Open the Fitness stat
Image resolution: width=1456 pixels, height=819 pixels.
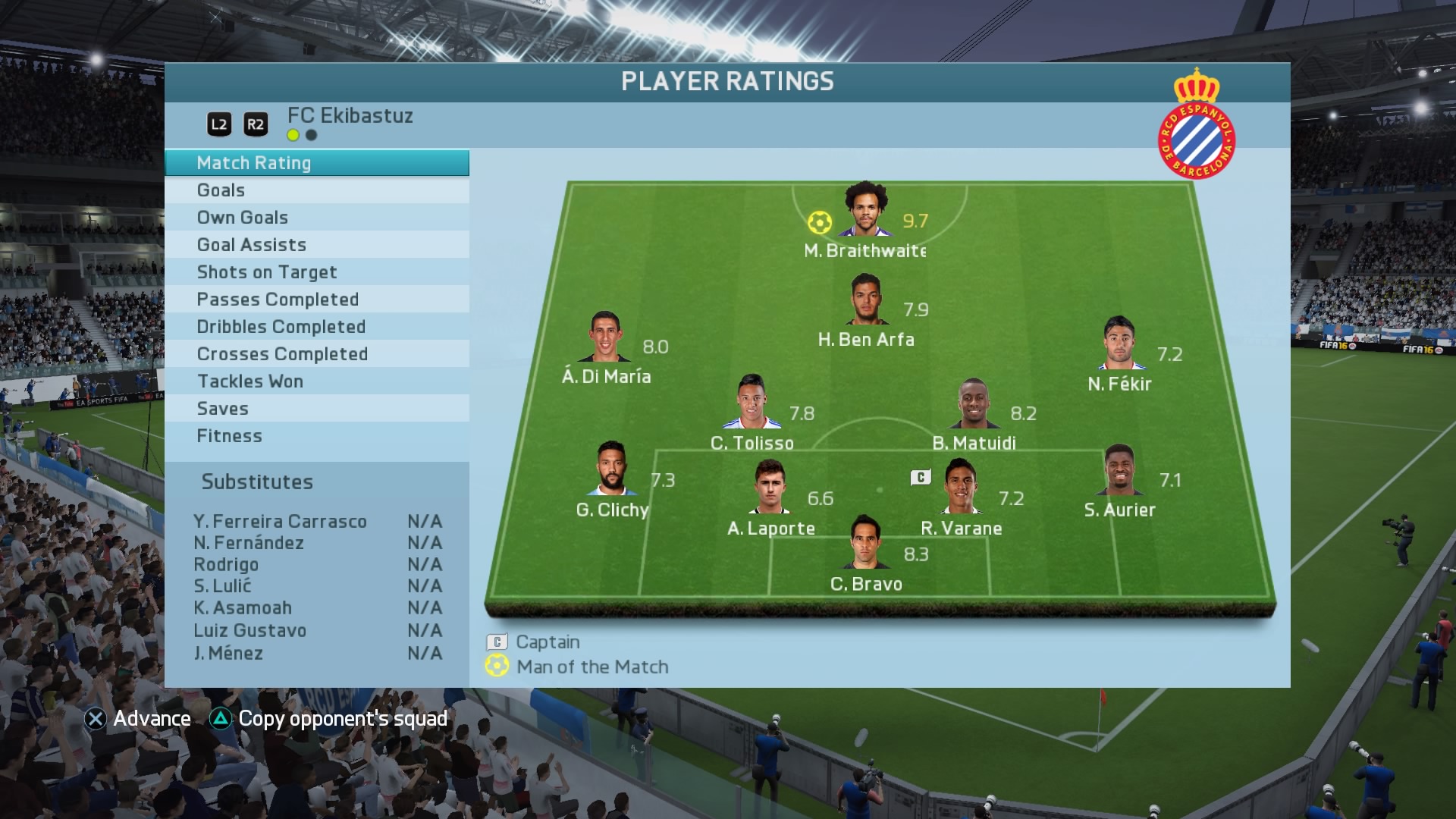(x=316, y=436)
